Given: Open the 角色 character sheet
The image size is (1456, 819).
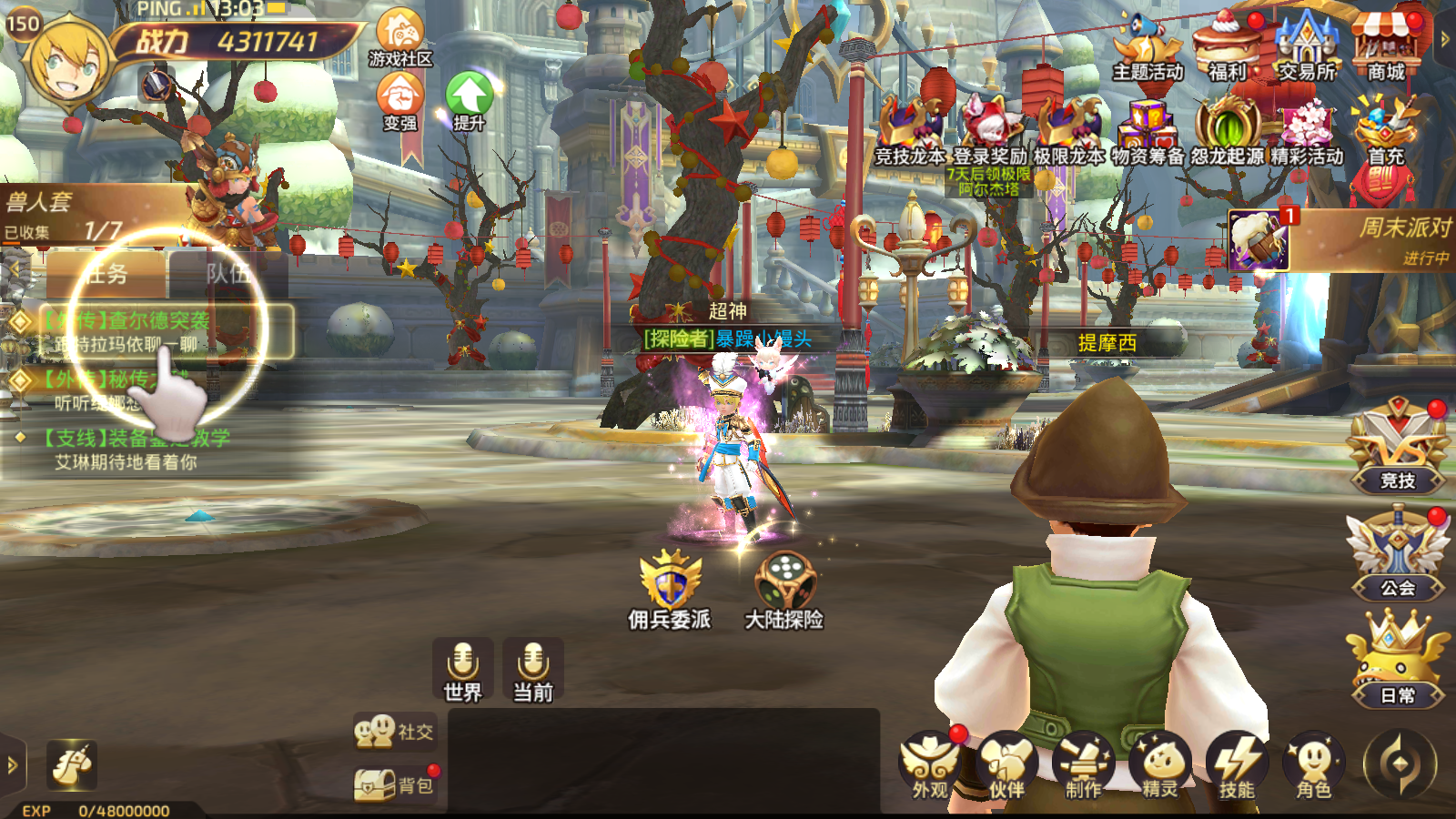Looking at the screenshot, I should tap(1313, 766).
